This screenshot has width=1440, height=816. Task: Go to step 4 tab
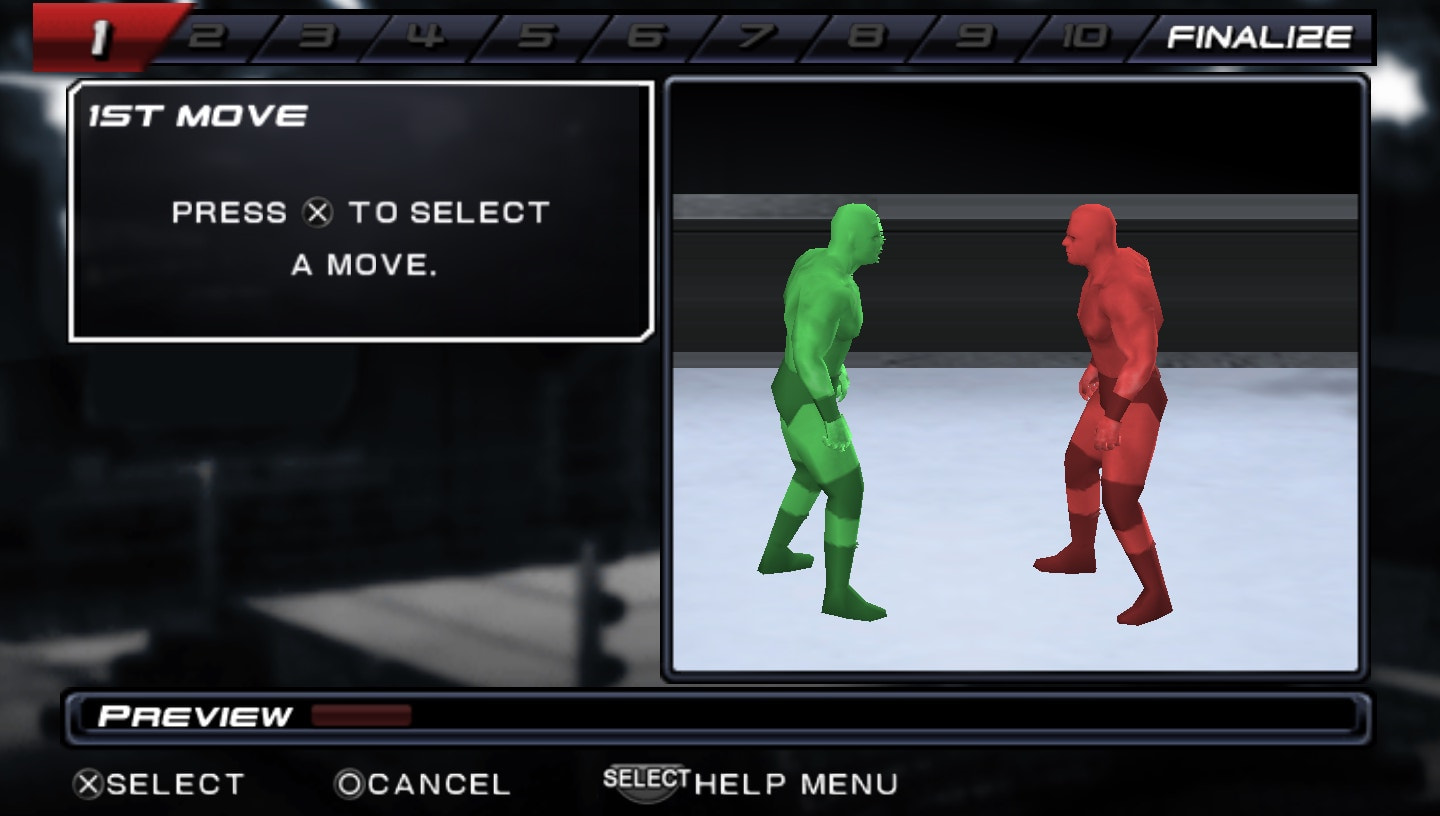click(x=426, y=38)
